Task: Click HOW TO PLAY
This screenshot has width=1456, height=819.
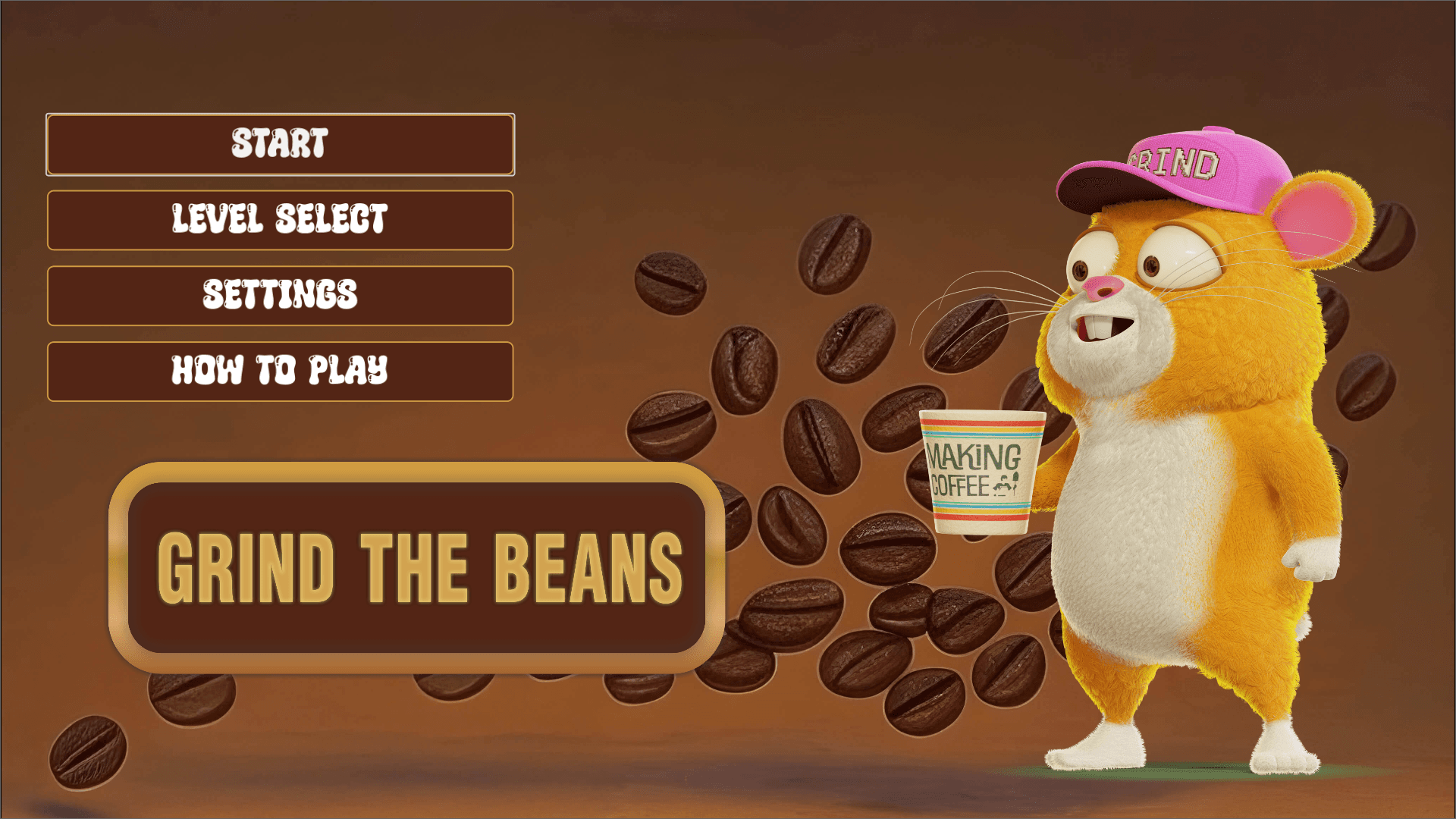Action: click(281, 372)
